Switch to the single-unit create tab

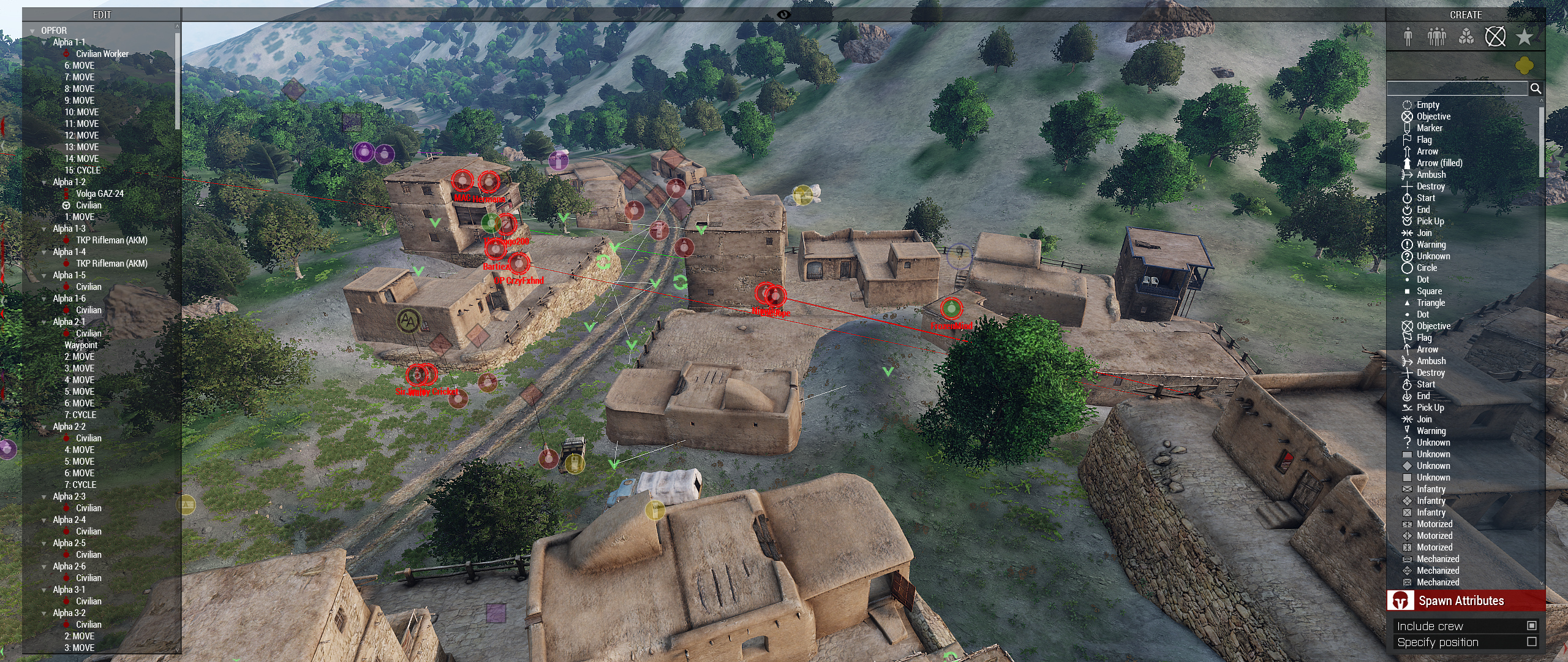[1408, 37]
